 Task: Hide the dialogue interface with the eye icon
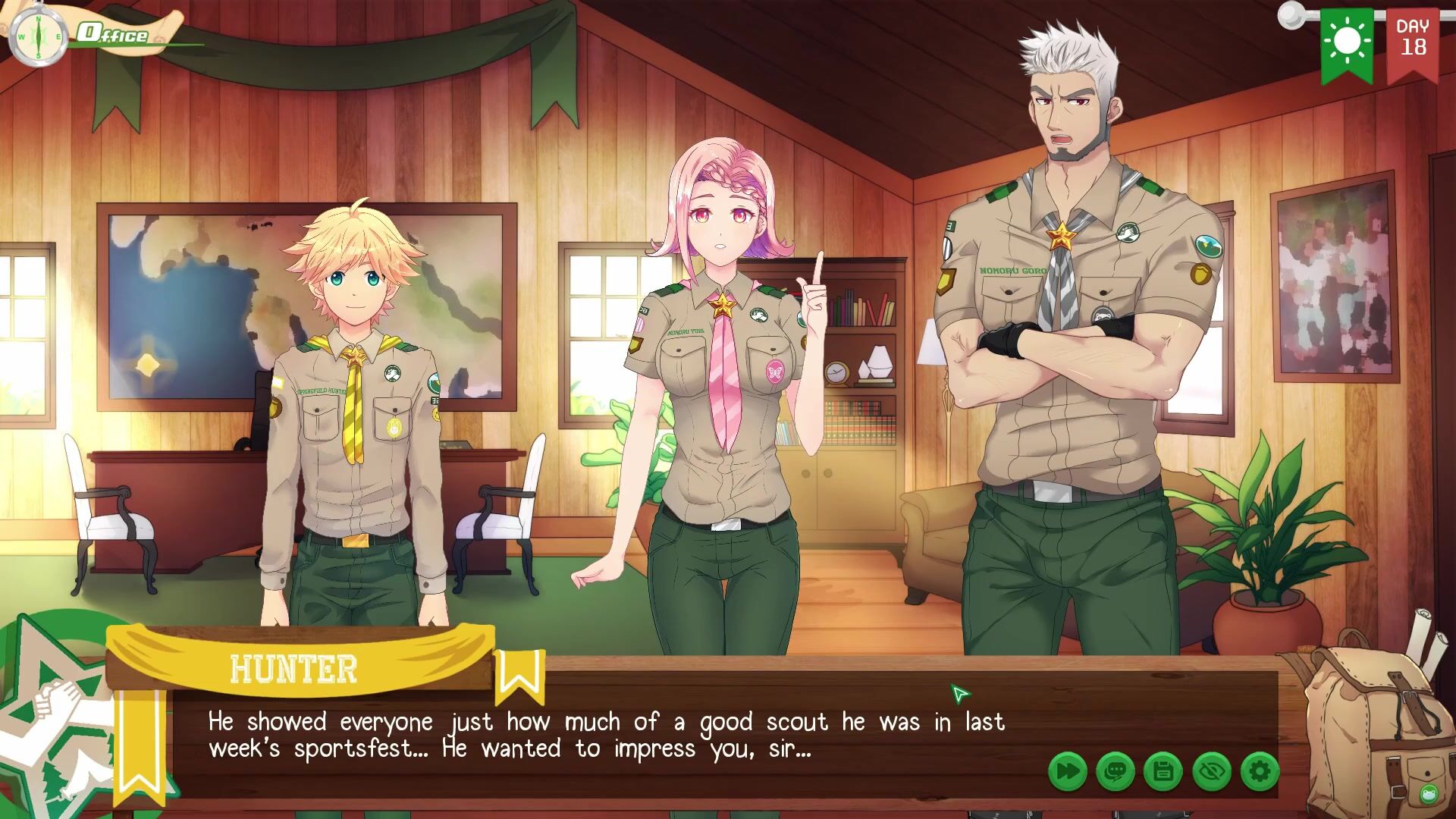click(x=1211, y=772)
